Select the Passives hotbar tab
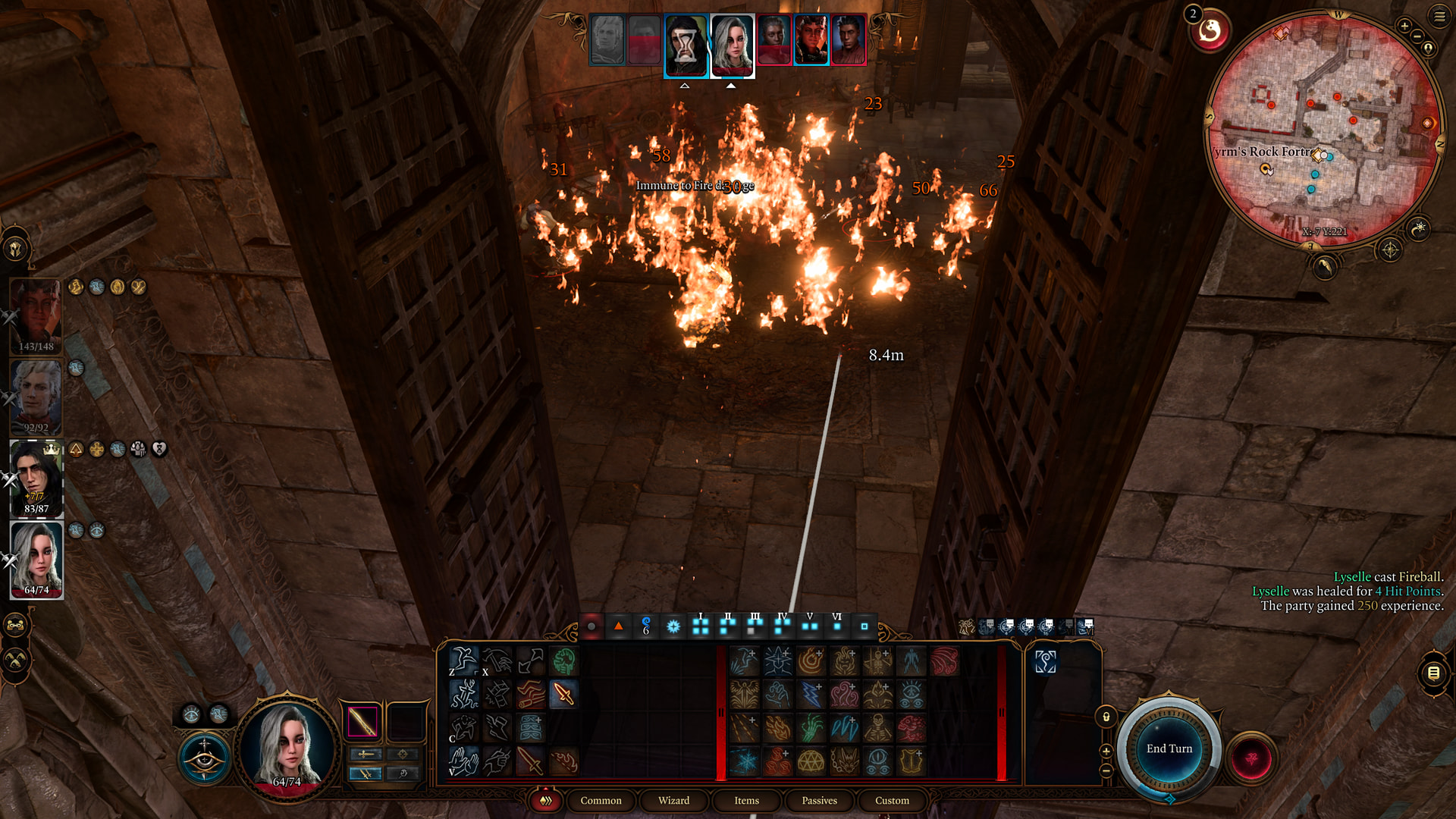The height and width of the screenshot is (819, 1456). [x=819, y=800]
